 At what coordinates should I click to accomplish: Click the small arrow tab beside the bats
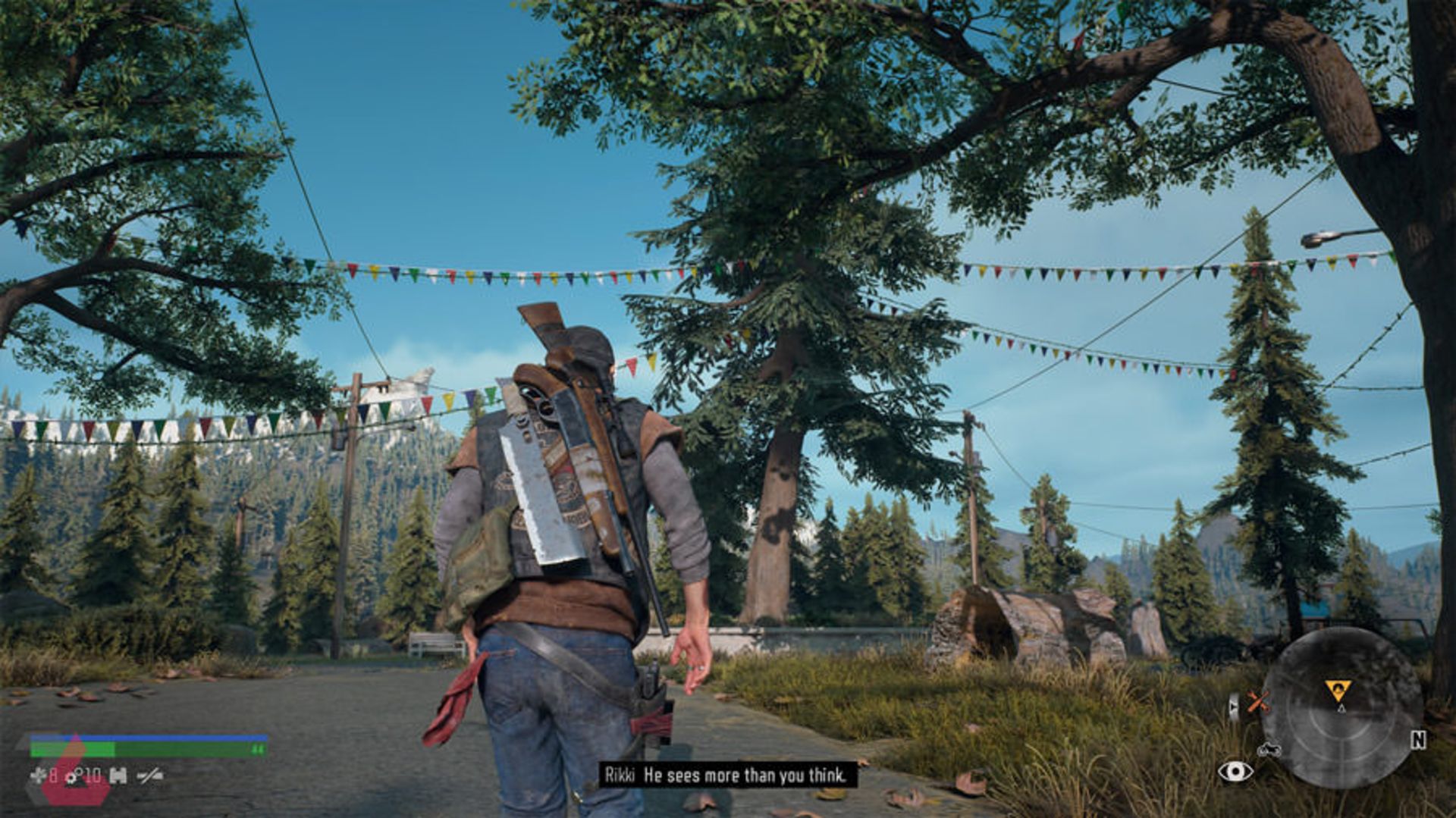[x=1234, y=706]
